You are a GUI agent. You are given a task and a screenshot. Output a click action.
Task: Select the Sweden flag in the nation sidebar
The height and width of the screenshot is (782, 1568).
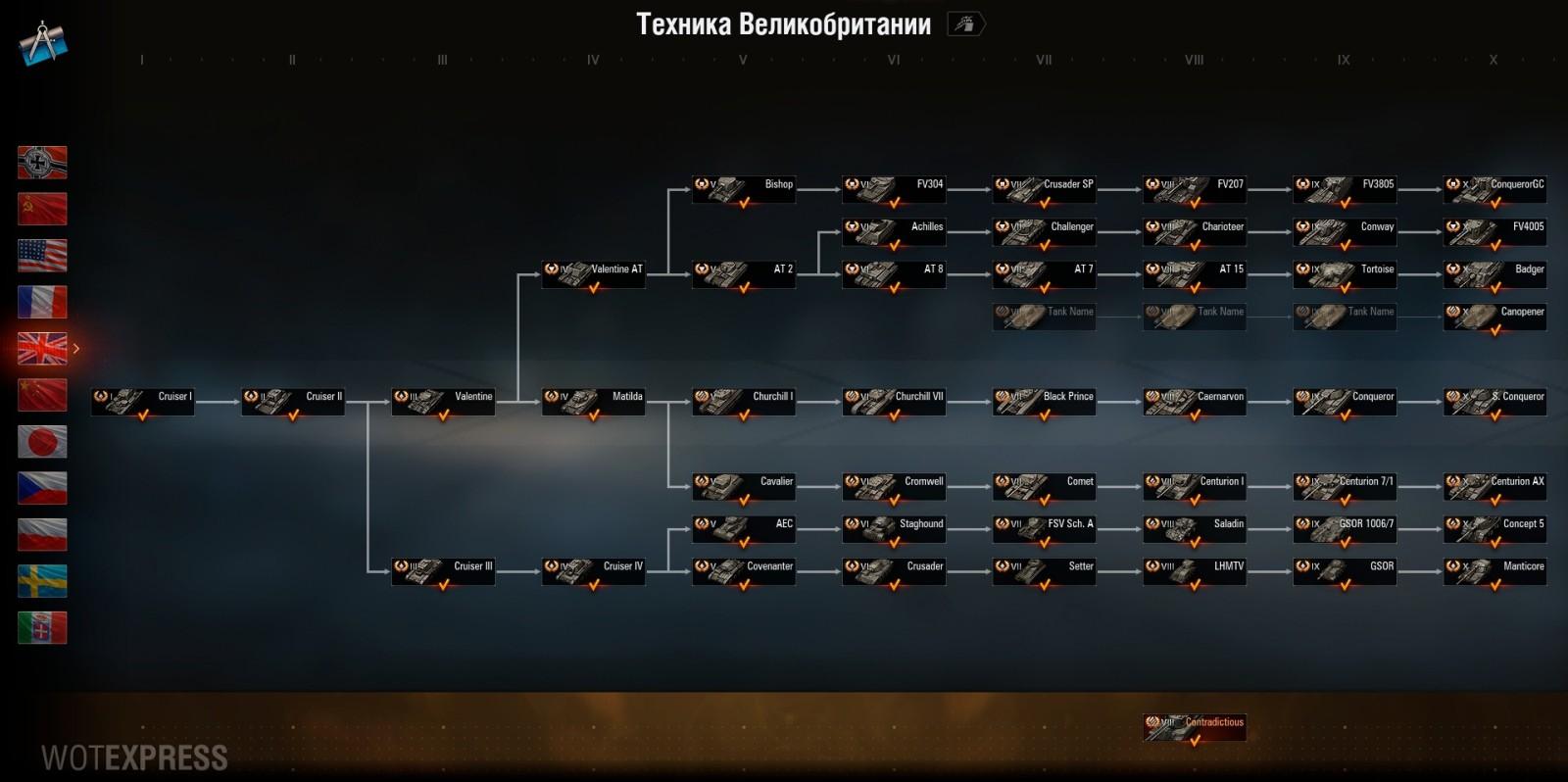coord(42,582)
